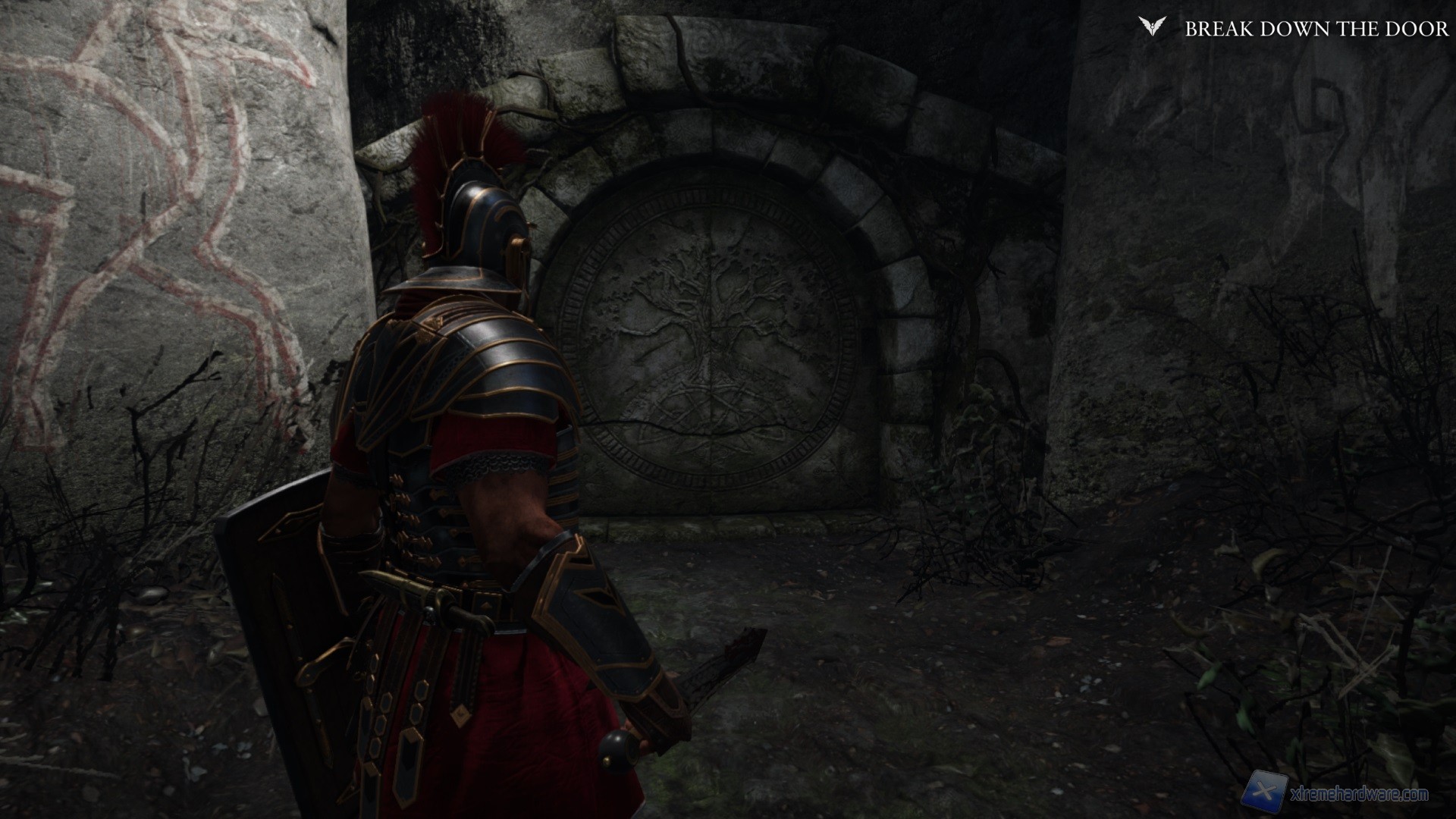Select the Break Down the Door objective
This screenshot has width=1456, height=819.
(x=1316, y=29)
